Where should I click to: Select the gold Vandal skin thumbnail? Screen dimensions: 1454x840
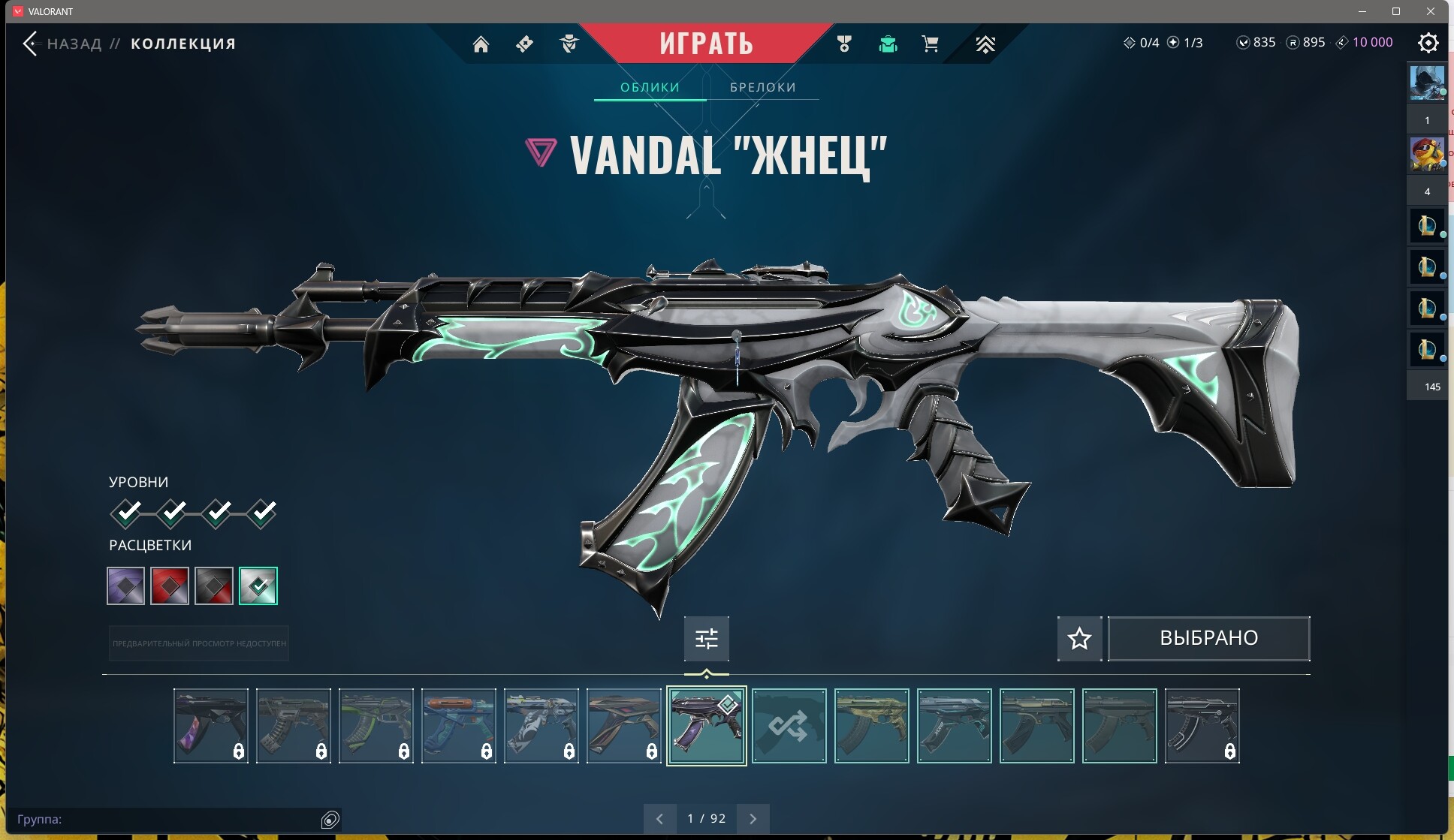871,726
